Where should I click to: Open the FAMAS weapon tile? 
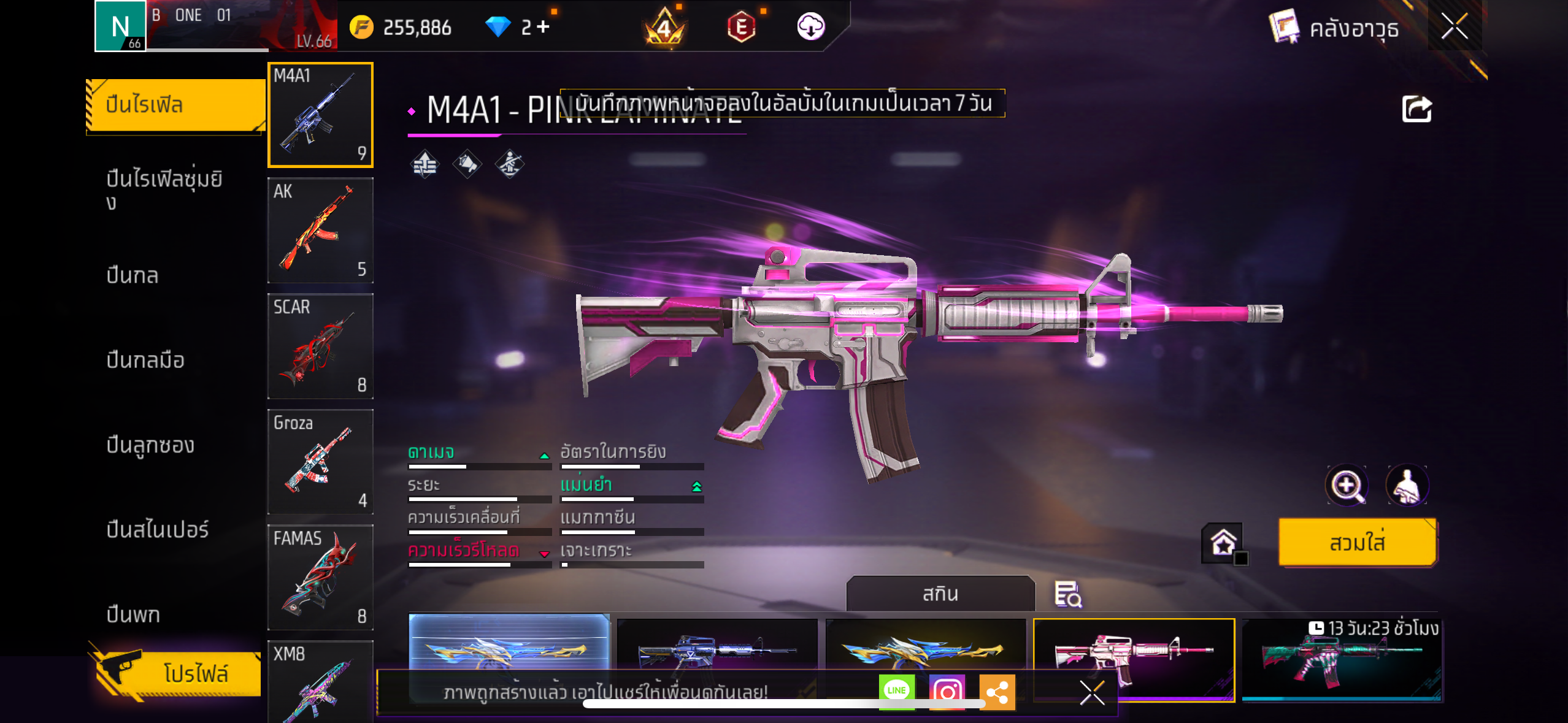click(x=320, y=578)
